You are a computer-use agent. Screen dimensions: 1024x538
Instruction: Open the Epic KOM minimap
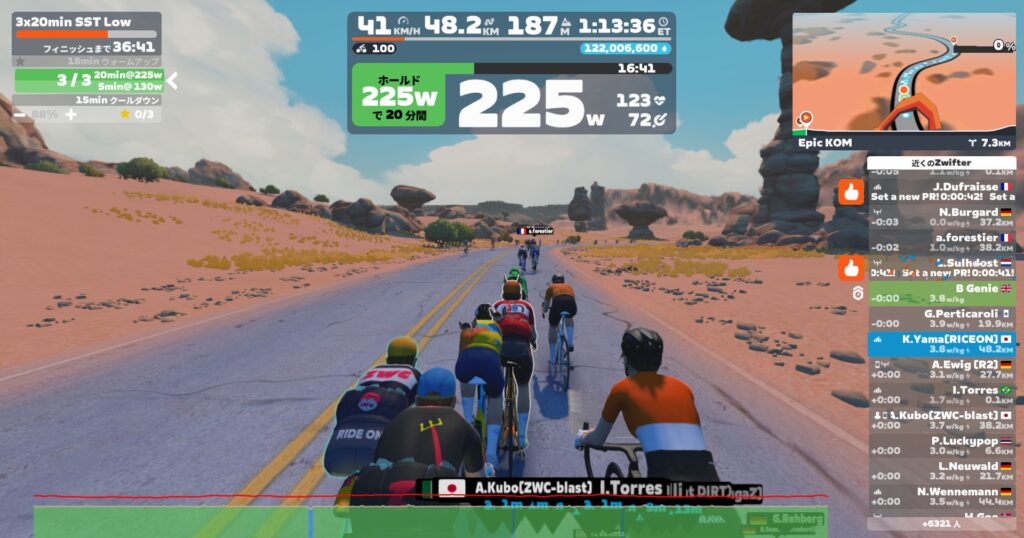click(903, 74)
